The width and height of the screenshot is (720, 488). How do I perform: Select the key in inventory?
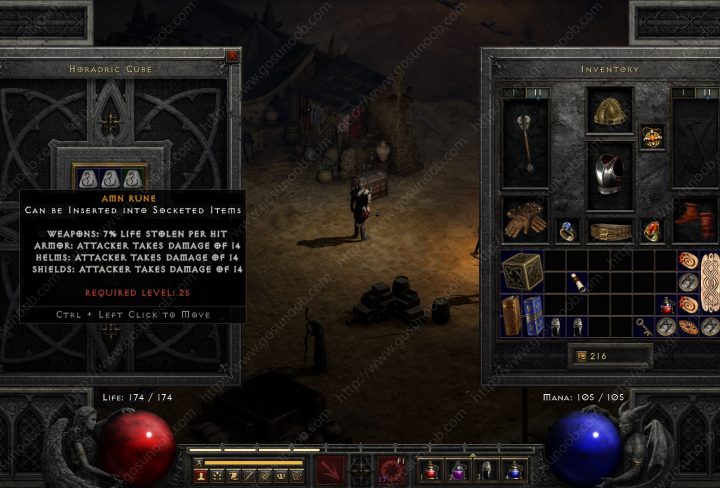[645, 326]
